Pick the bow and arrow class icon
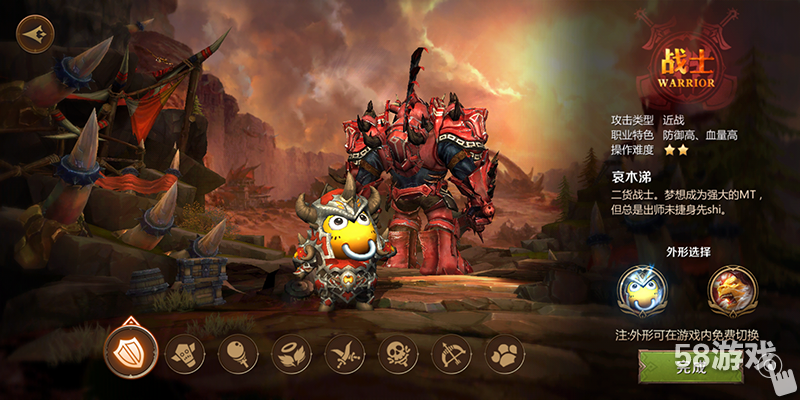The image size is (800, 400). coord(451,353)
